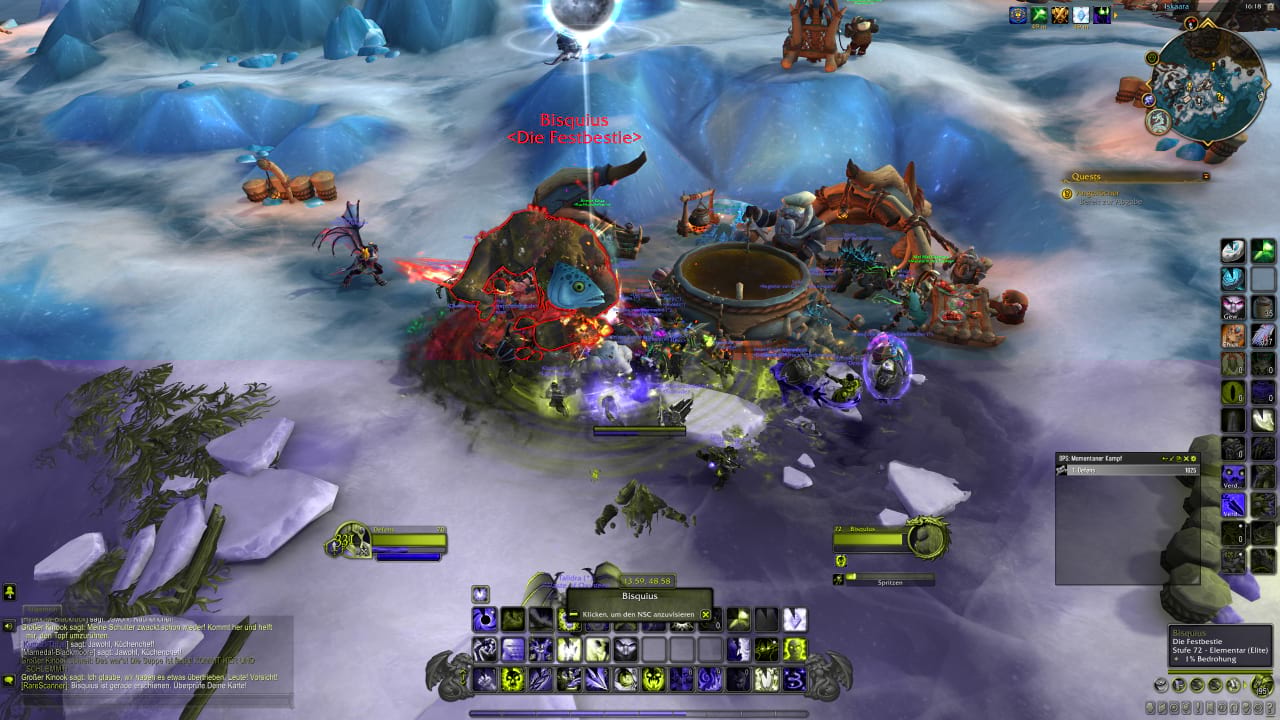1280x720 pixels.
Task: Click the green swirl buff icon
Action: click(x=1039, y=15)
